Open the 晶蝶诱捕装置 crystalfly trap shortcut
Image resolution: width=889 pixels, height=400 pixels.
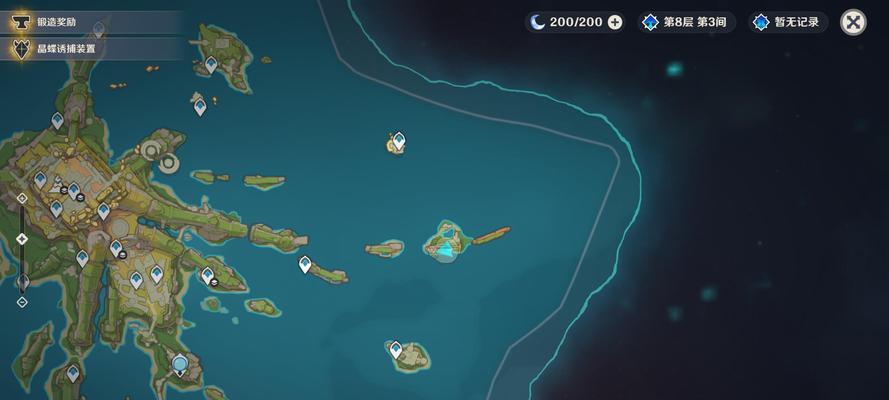(60, 47)
